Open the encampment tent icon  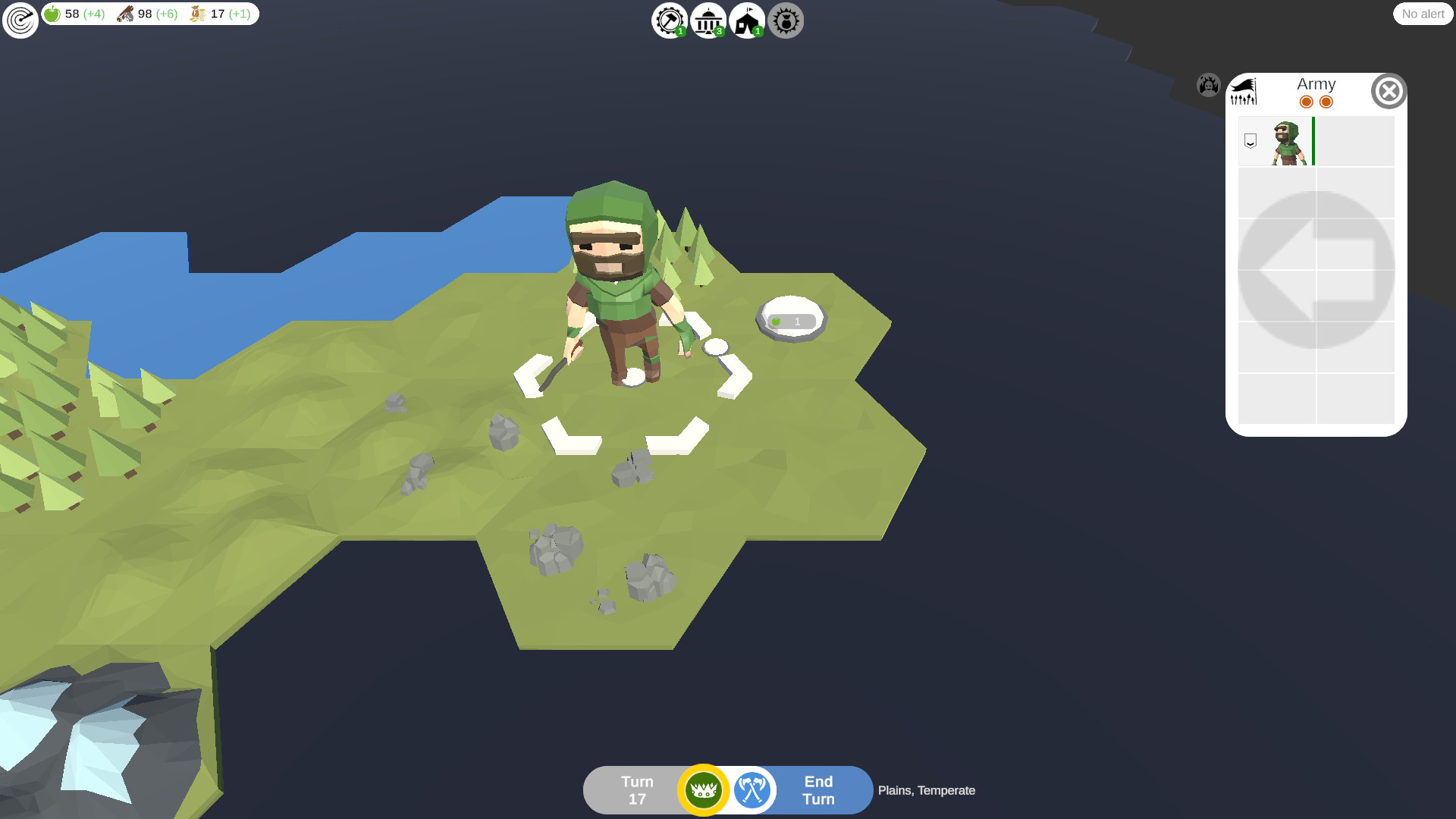747,20
